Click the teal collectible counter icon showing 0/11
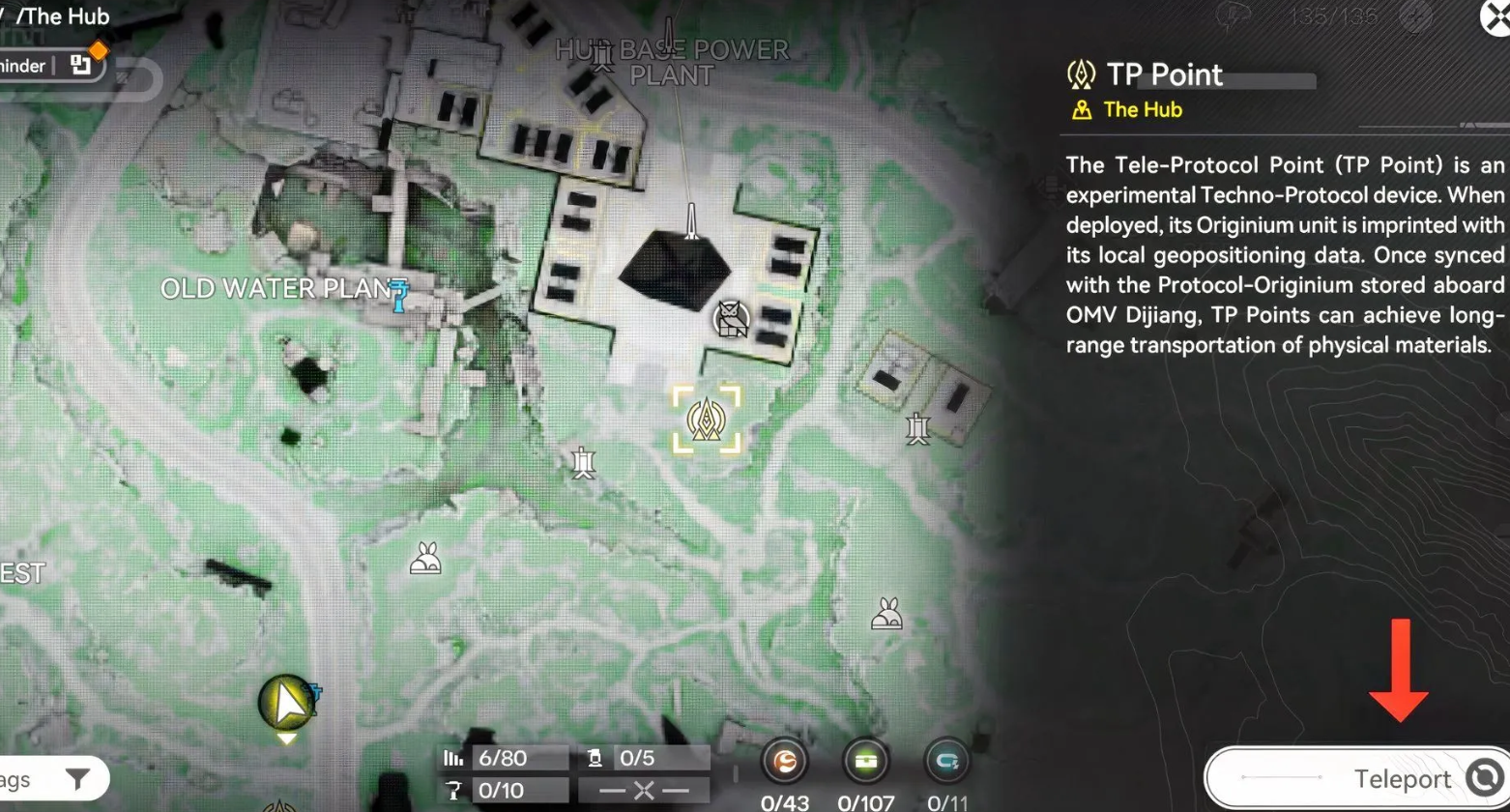 pyautogui.click(x=946, y=762)
